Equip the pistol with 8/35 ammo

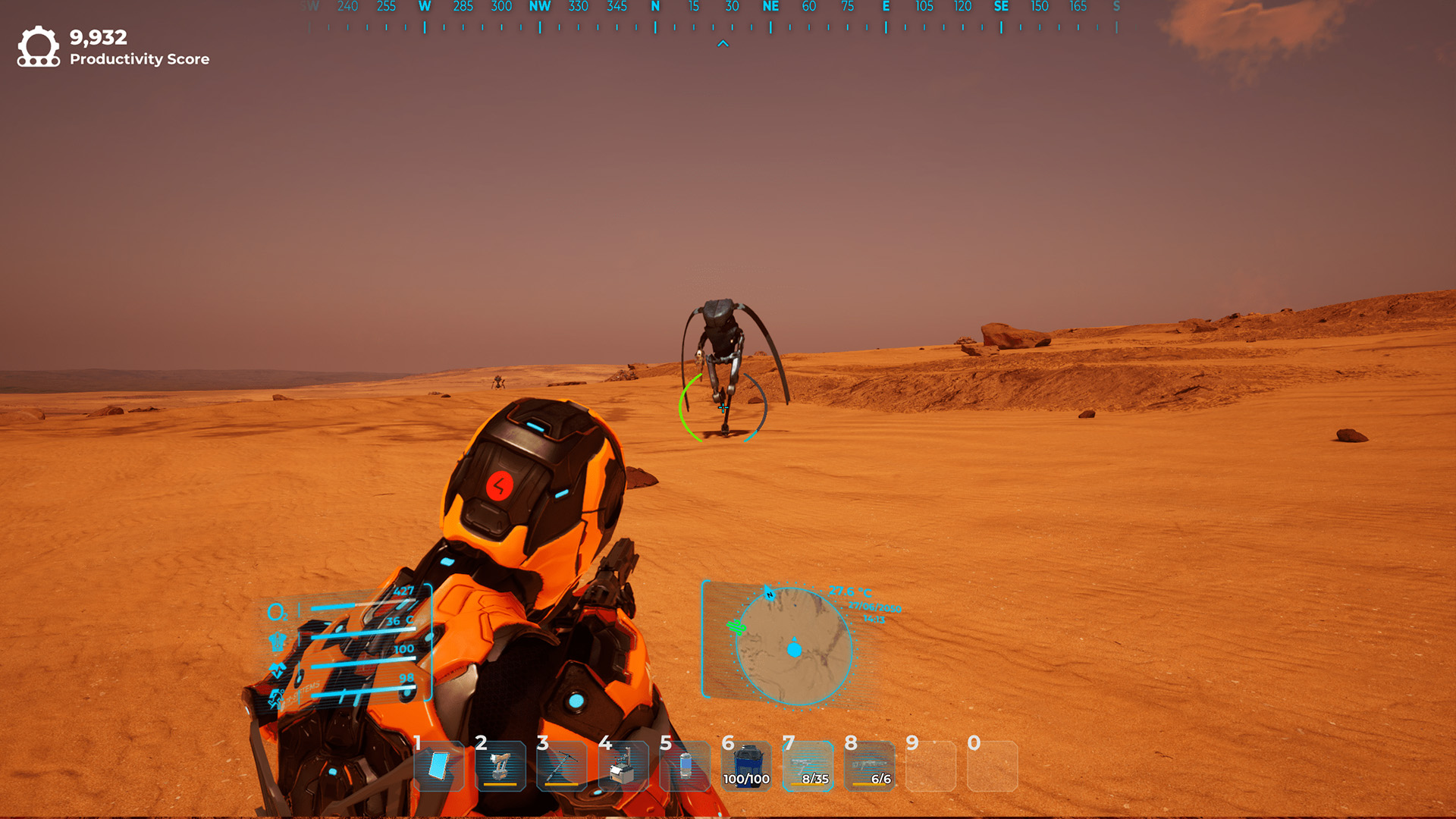(810, 766)
